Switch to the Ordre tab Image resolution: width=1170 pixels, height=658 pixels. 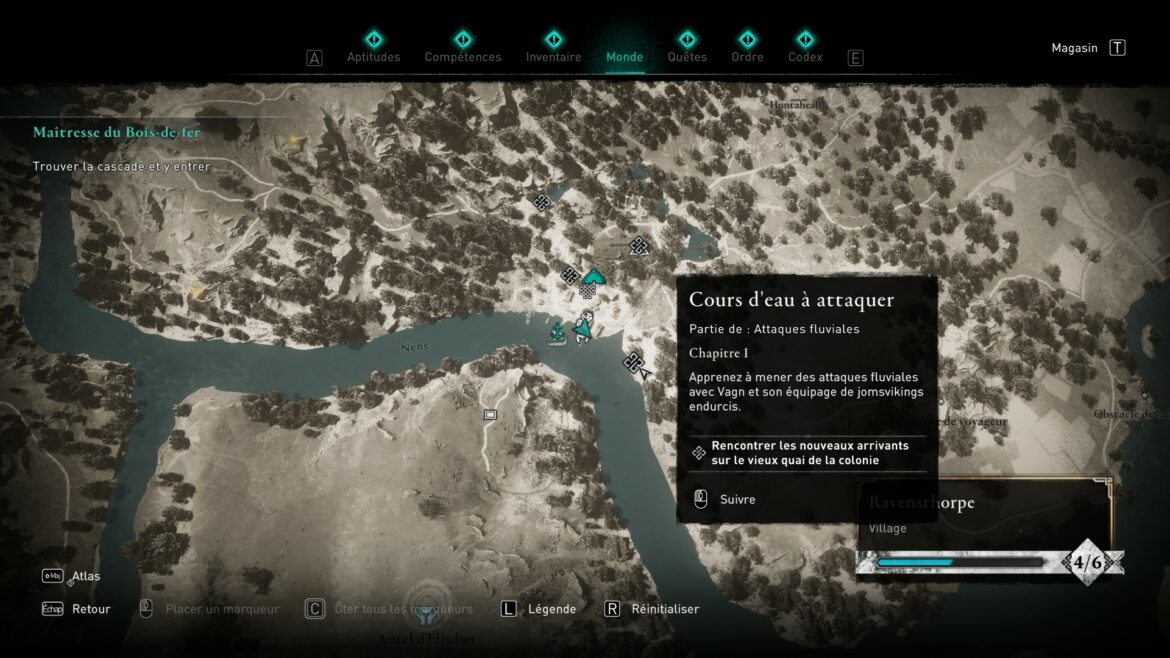(x=747, y=48)
